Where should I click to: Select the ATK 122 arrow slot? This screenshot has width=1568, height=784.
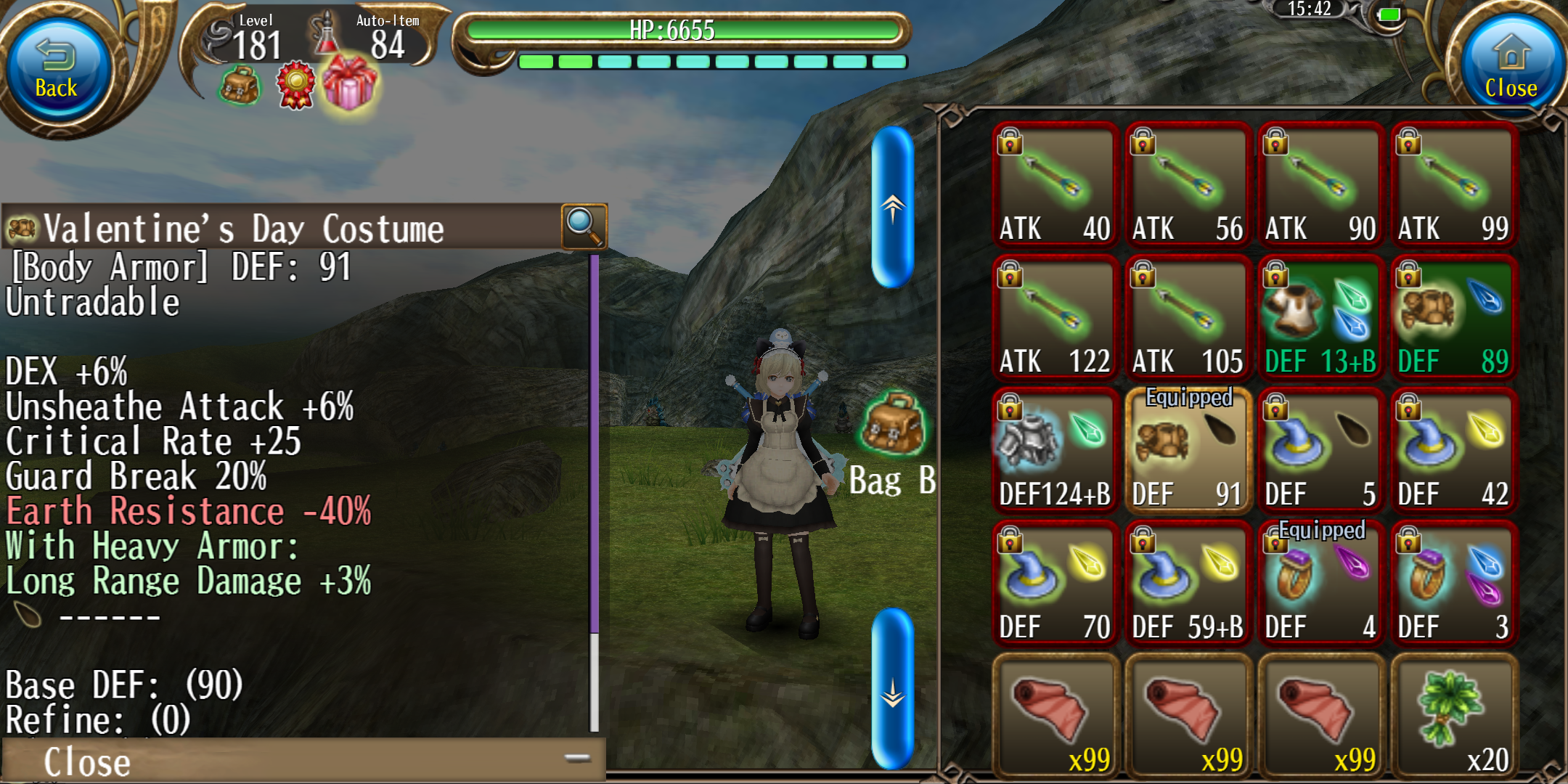[1054, 319]
